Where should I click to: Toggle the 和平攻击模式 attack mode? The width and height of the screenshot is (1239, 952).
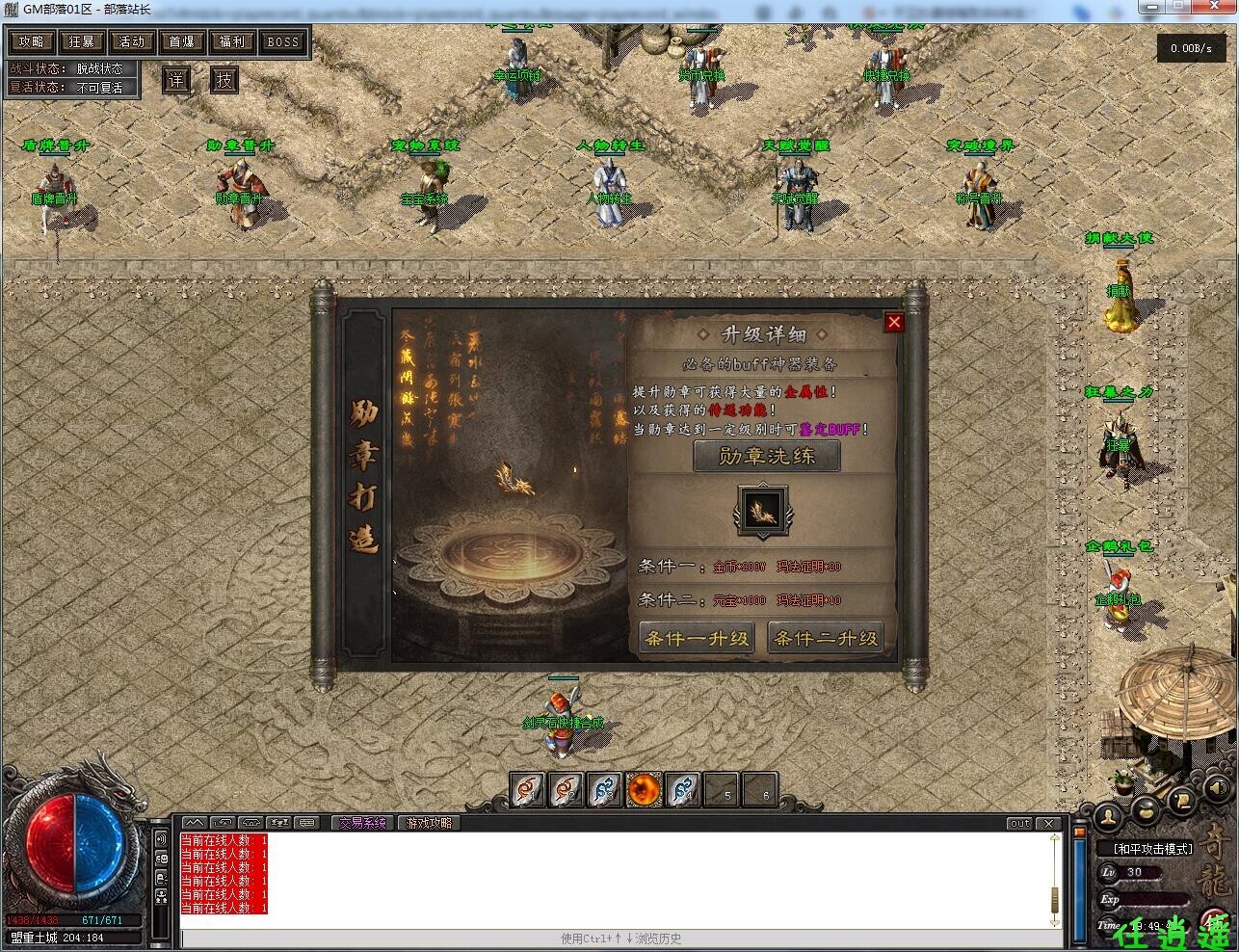click(x=1153, y=849)
